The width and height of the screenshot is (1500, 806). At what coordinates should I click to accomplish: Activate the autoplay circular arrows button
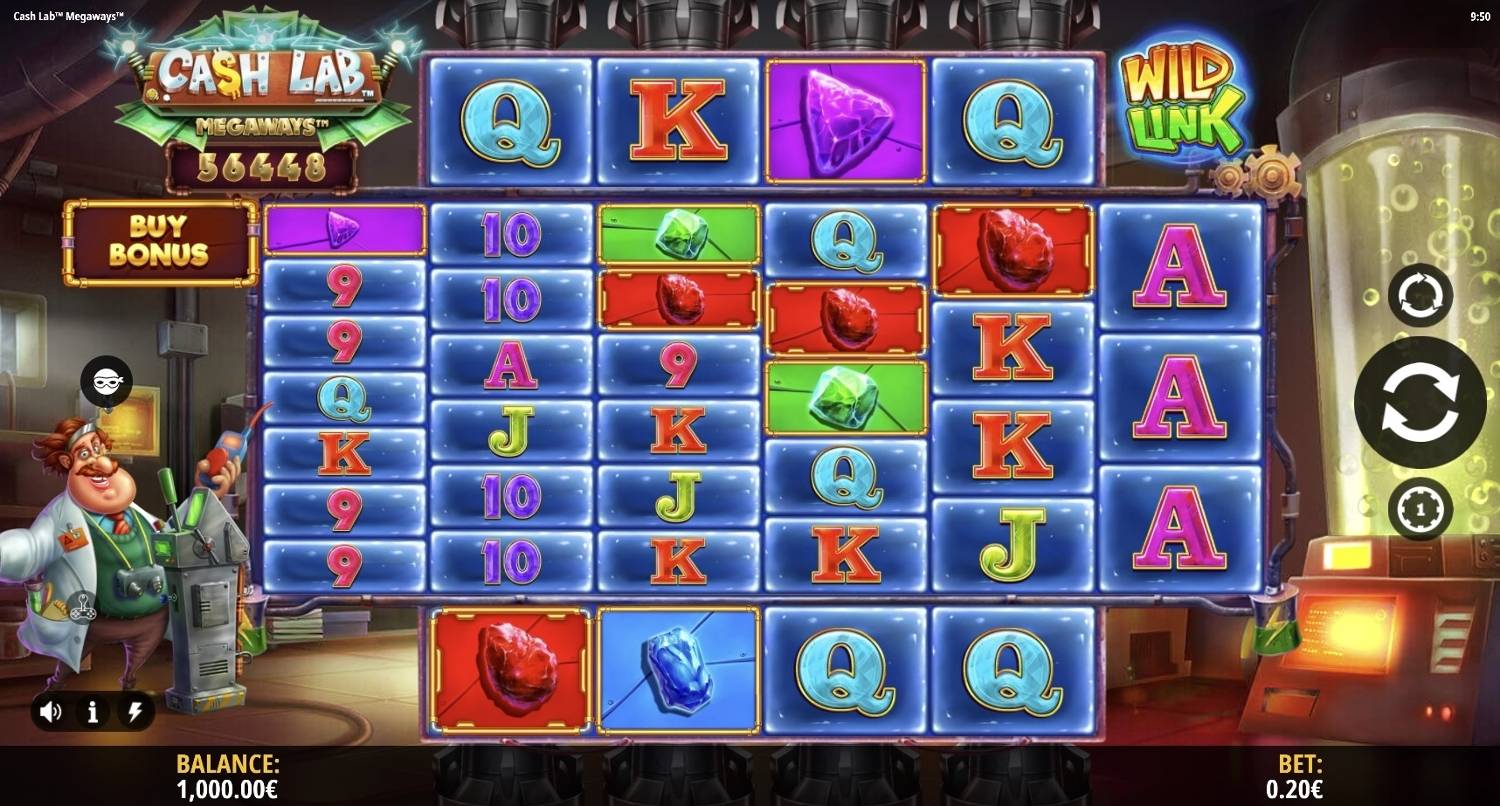pyautogui.click(x=1419, y=296)
